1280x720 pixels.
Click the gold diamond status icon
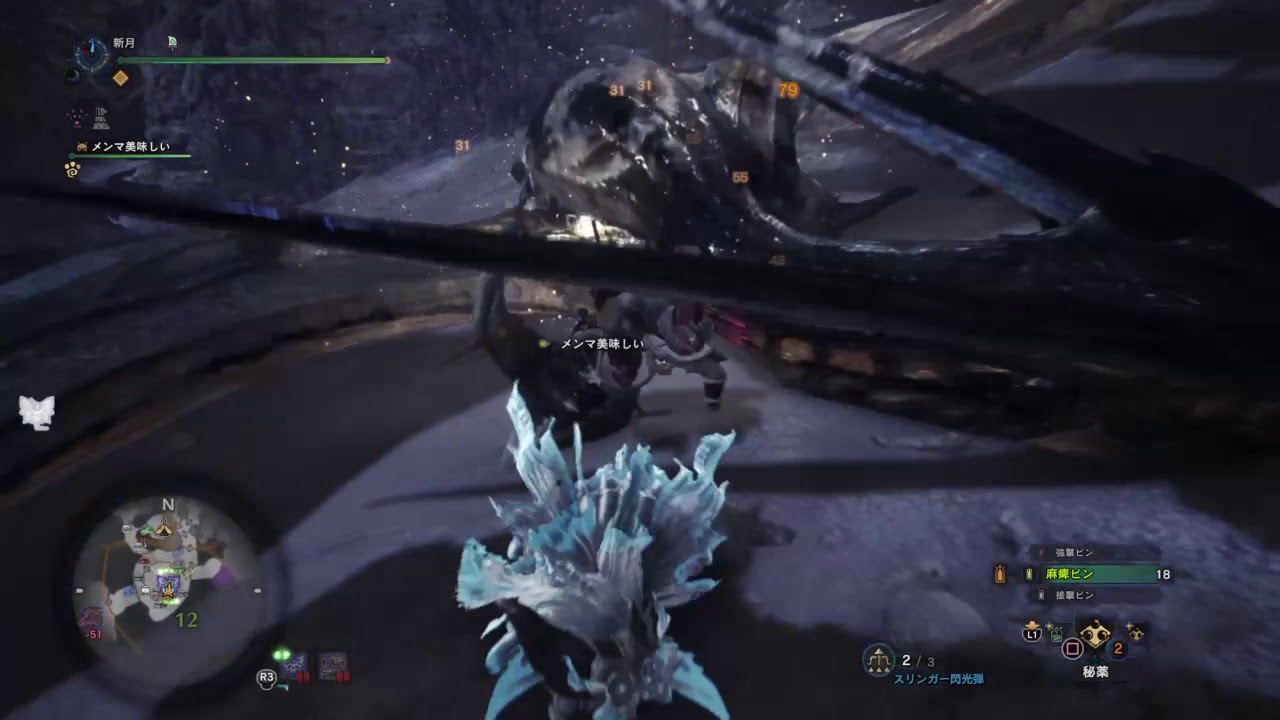pyautogui.click(x=120, y=77)
